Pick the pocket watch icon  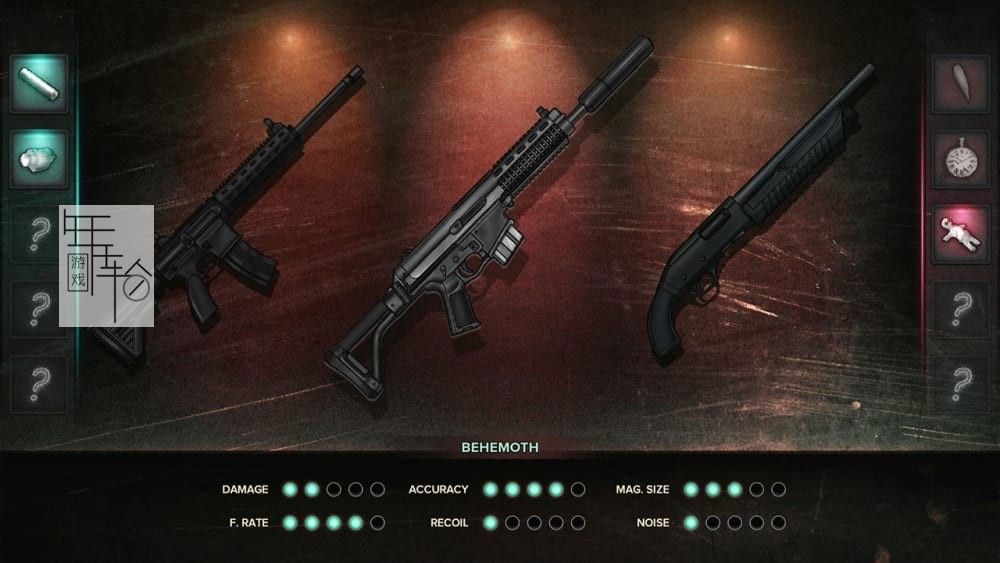[x=960, y=159]
